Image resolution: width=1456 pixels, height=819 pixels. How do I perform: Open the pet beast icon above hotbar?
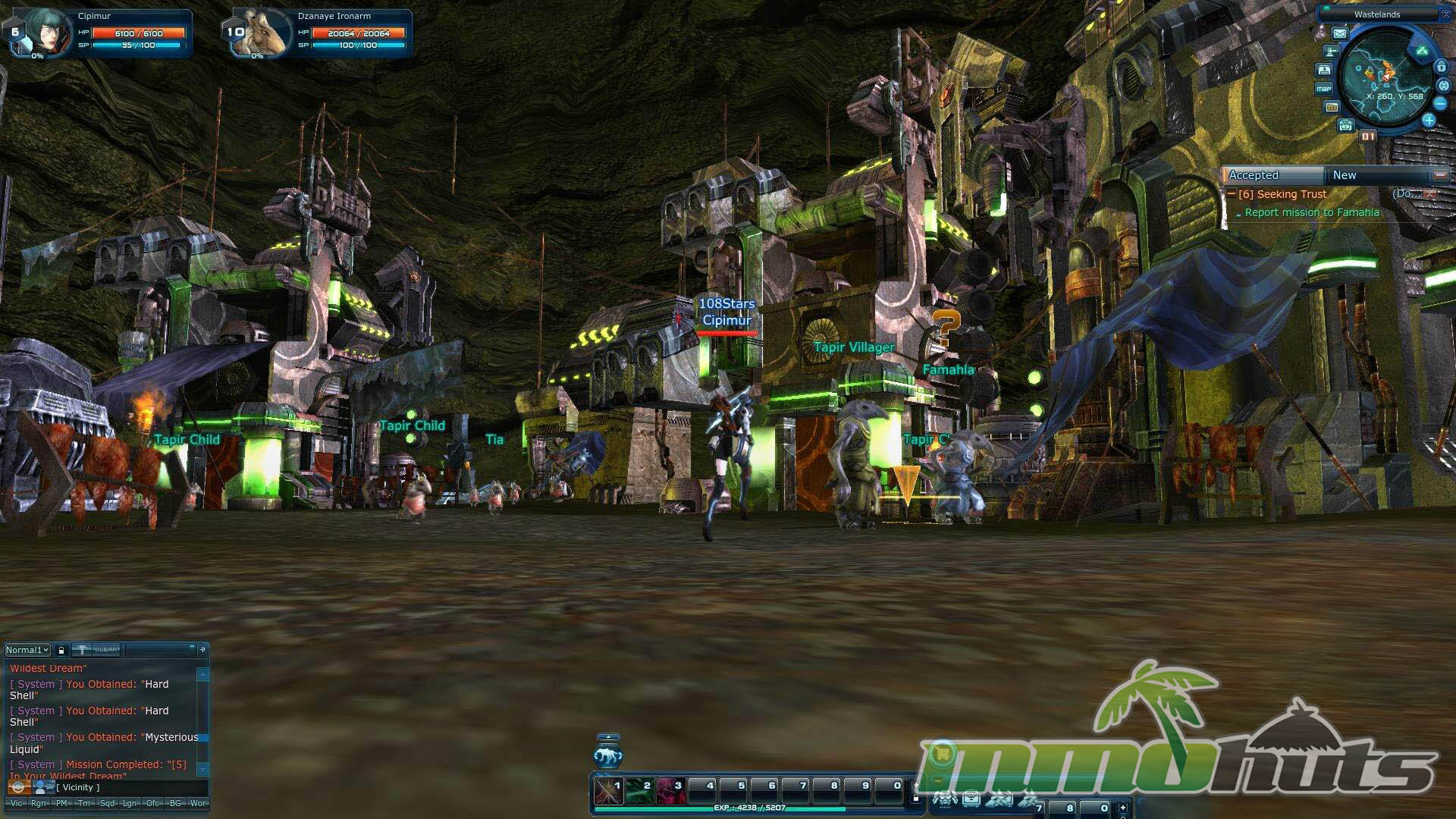tap(608, 755)
